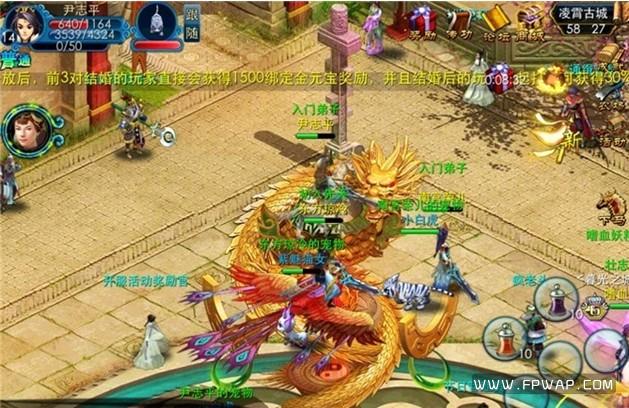Toggle the 跟随 follow button
Screen dimensions: 629x408
tap(190, 23)
